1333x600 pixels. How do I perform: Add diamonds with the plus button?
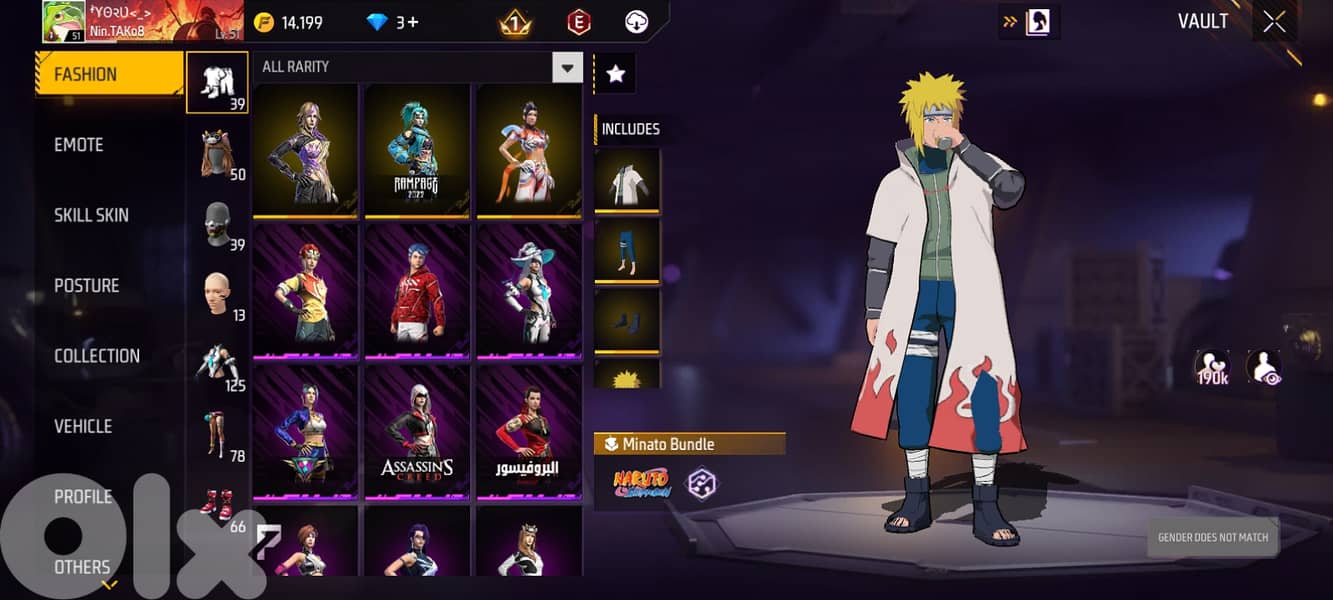tap(410, 22)
